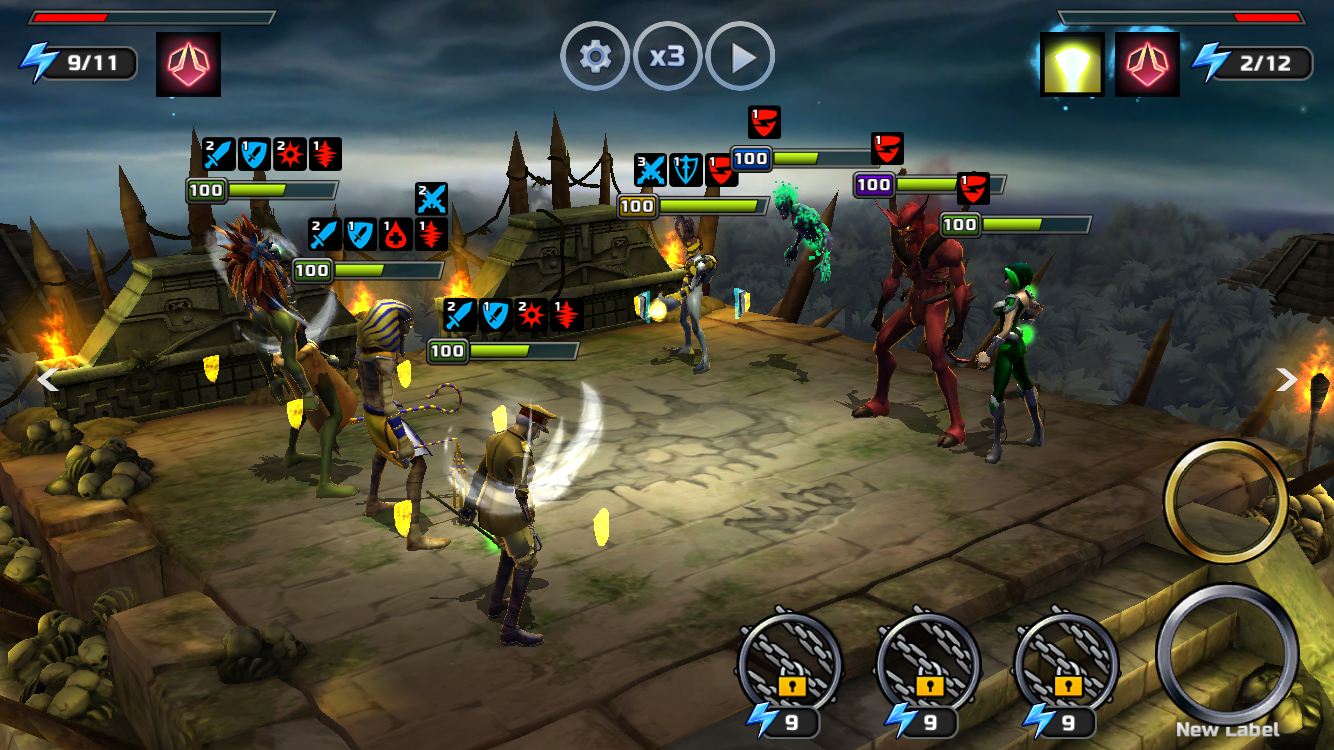Select the left white arrow

tap(47, 379)
